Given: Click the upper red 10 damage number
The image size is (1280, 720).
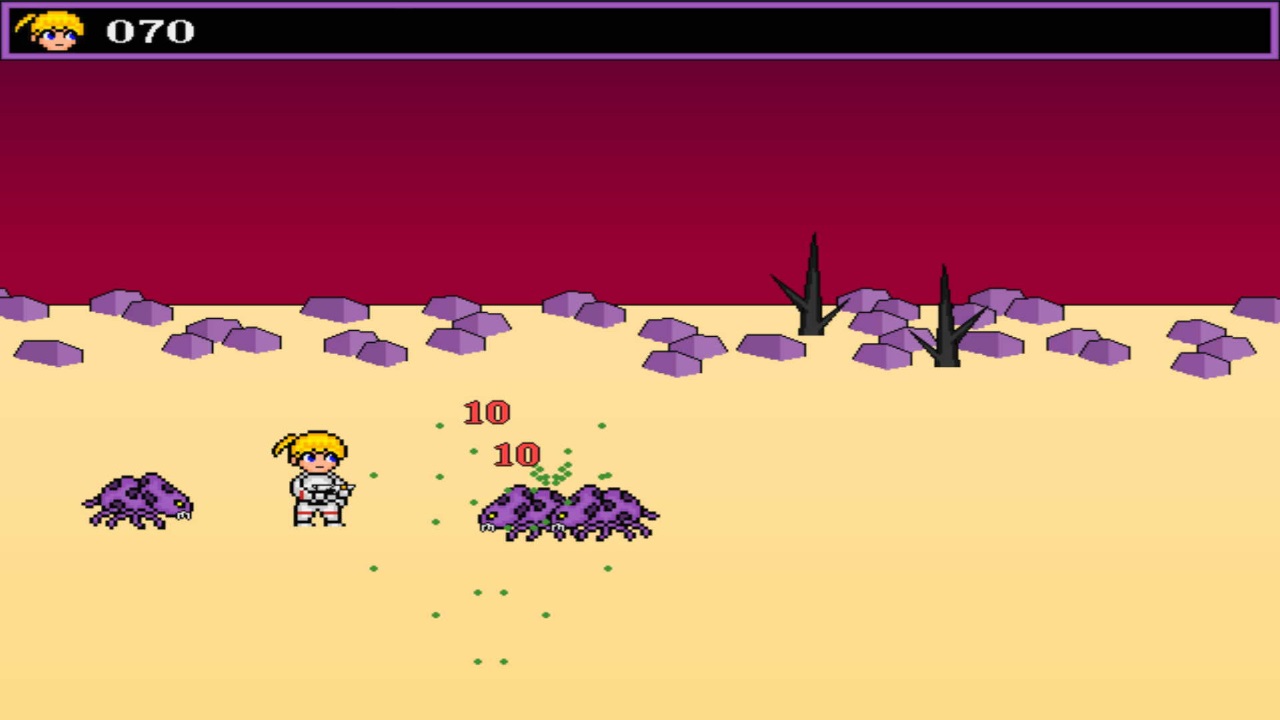Looking at the screenshot, I should [487, 411].
